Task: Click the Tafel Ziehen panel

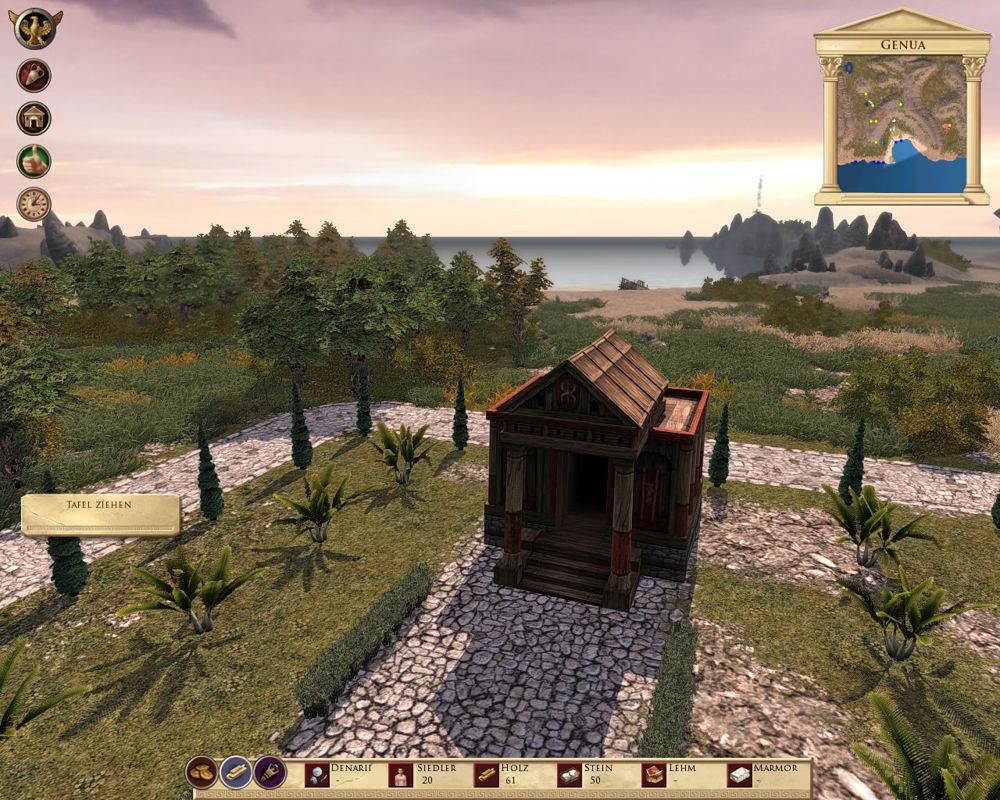Action: click(x=100, y=514)
